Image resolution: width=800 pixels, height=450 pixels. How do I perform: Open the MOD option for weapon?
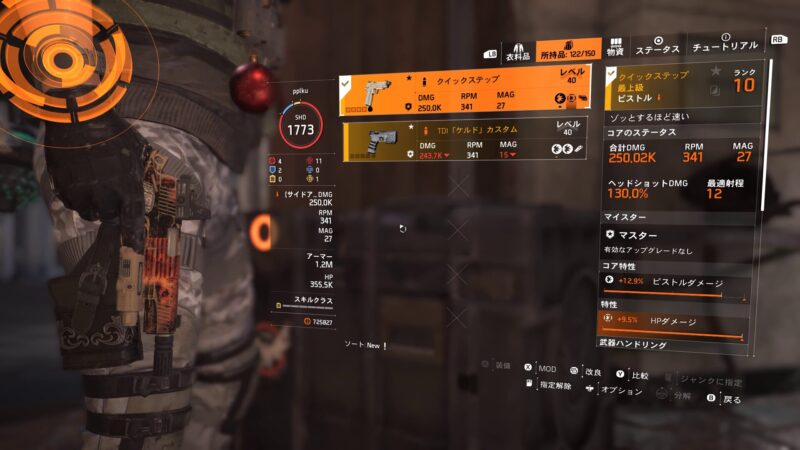(543, 369)
